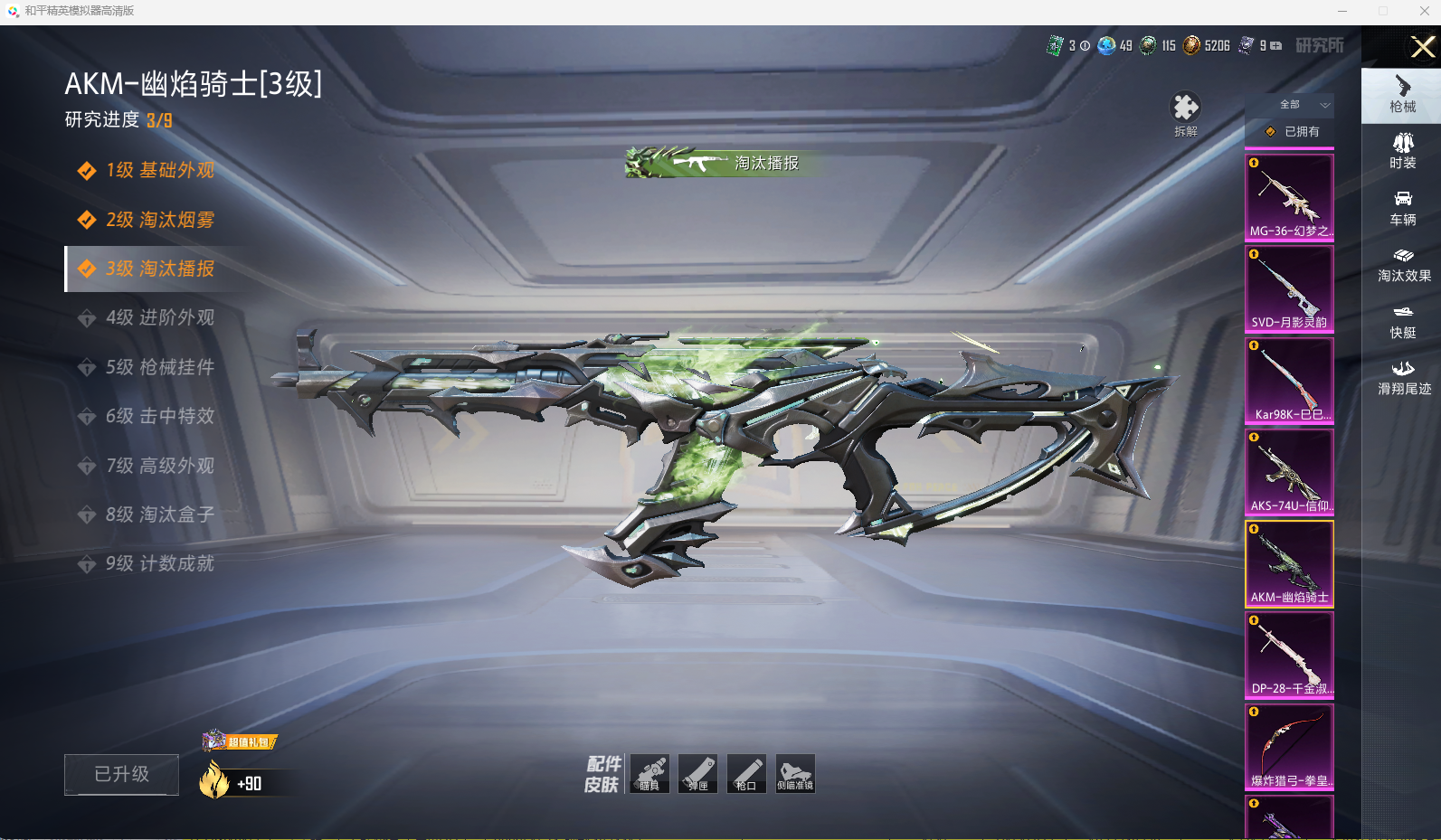The width and height of the screenshot is (1441, 840).
Task: Choose the SVD-月影灵韵 skin thumbnail
Action: coord(1289,288)
